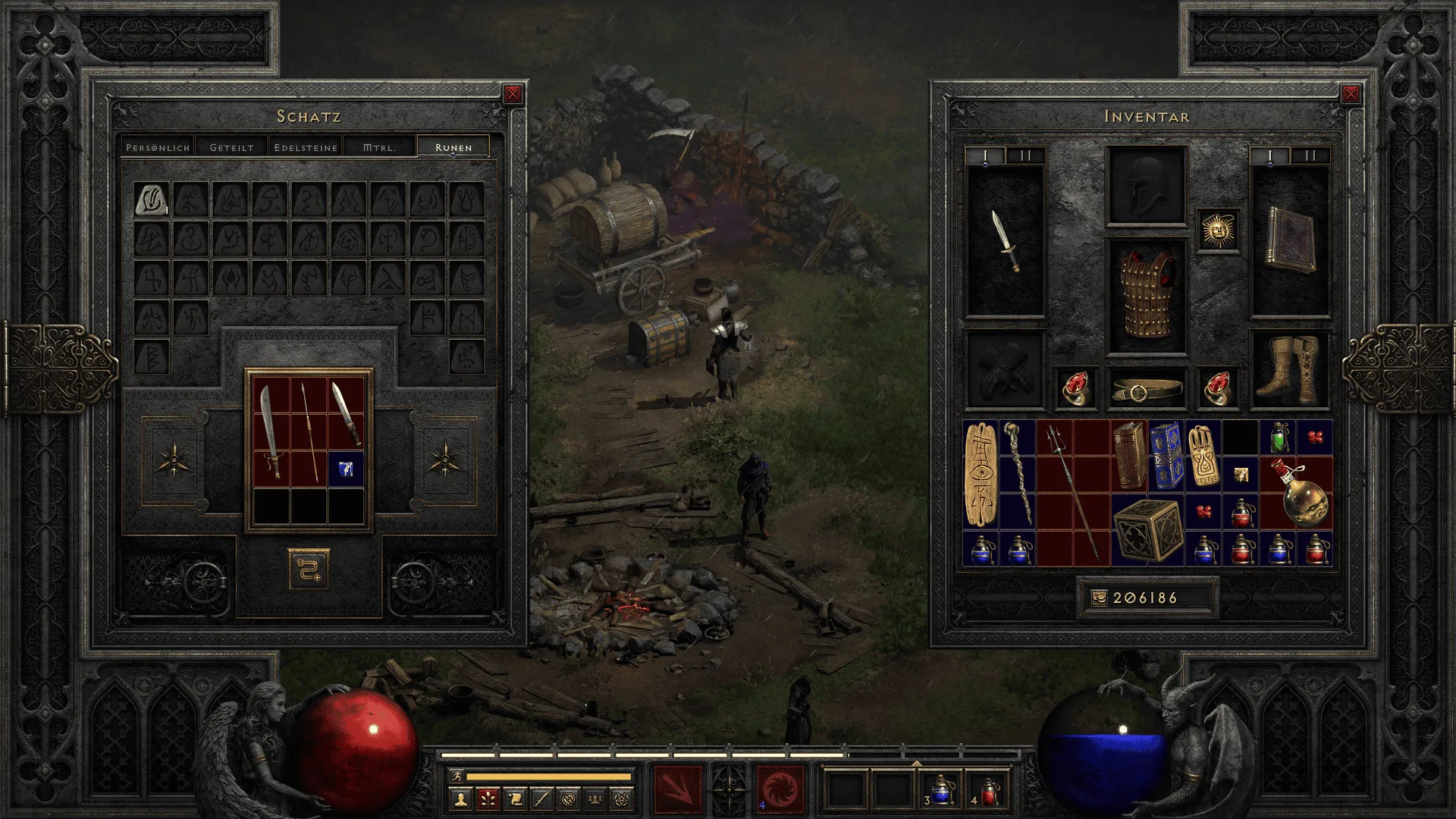Screen dimensions: 1456x819
Task: Choose the equipped sun amulet
Action: [x=1218, y=230]
